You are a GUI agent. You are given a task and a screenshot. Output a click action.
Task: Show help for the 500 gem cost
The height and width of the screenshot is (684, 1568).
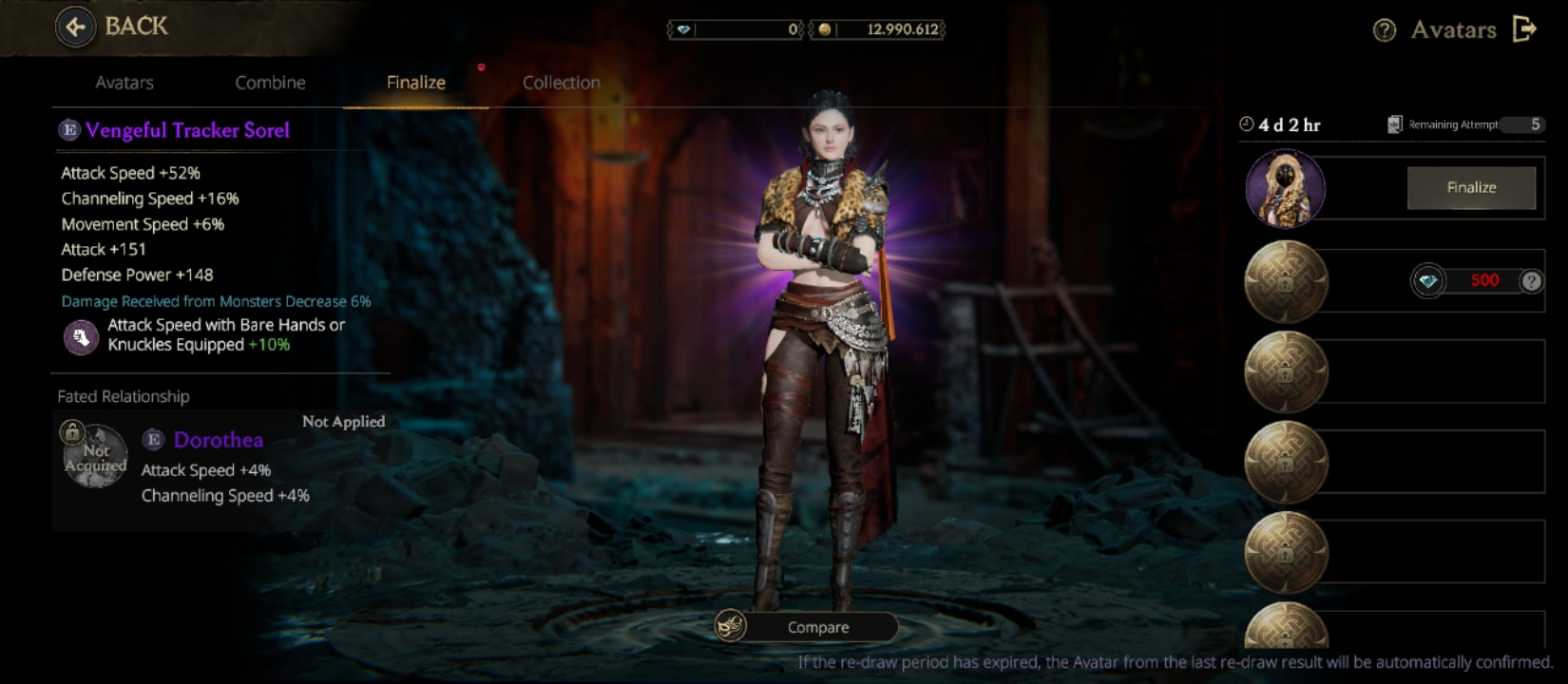pyautogui.click(x=1531, y=280)
